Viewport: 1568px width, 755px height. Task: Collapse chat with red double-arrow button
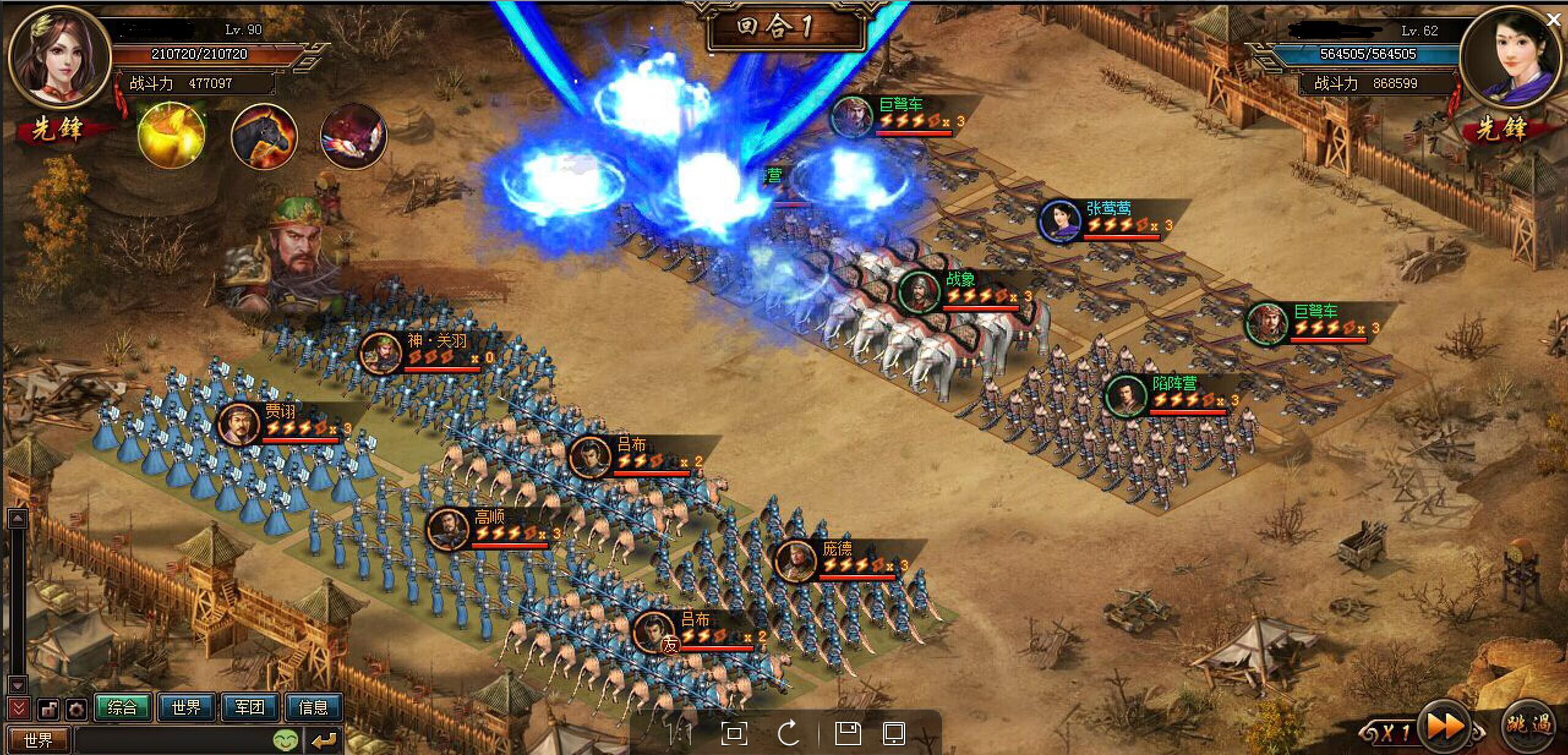coord(18,709)
